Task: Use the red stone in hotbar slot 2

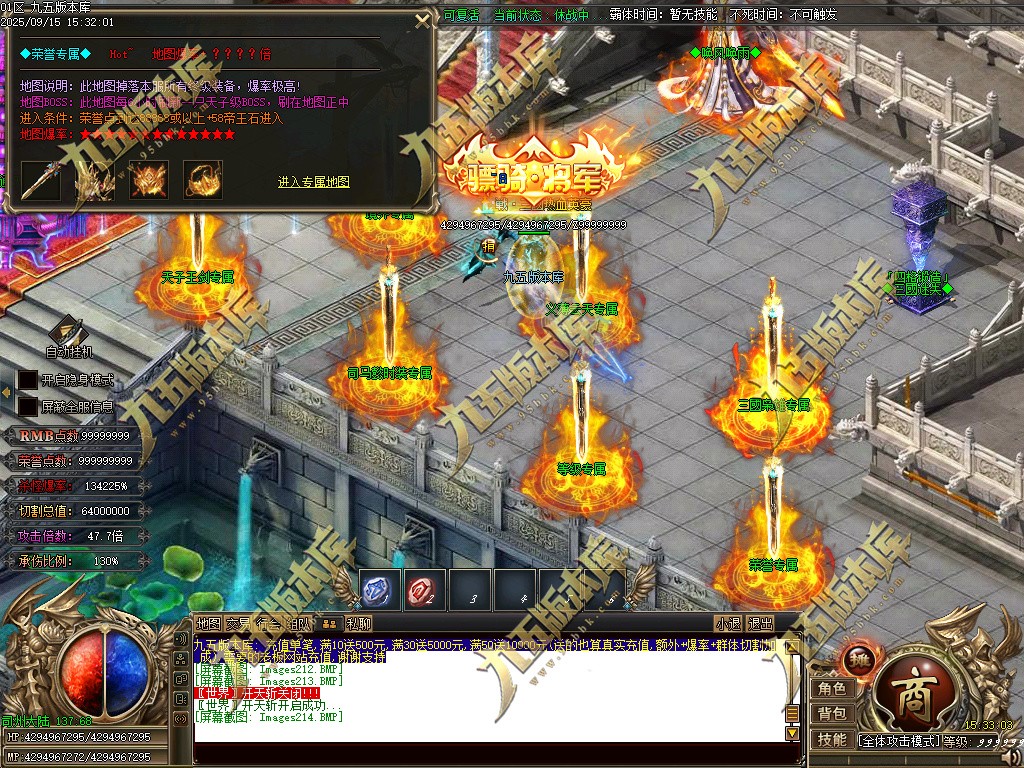Action: [x=425, y=590]
